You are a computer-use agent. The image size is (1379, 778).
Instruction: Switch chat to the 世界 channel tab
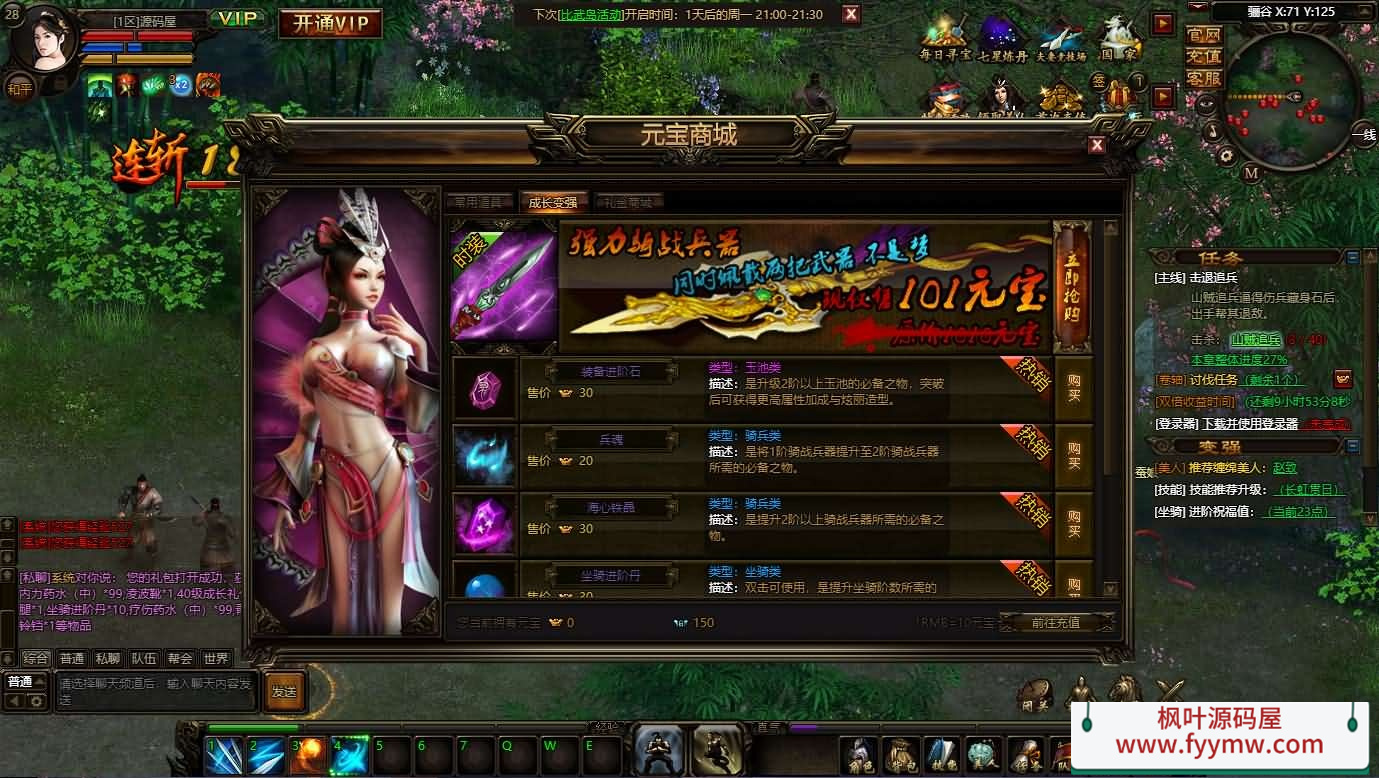(x=215, y=659)
